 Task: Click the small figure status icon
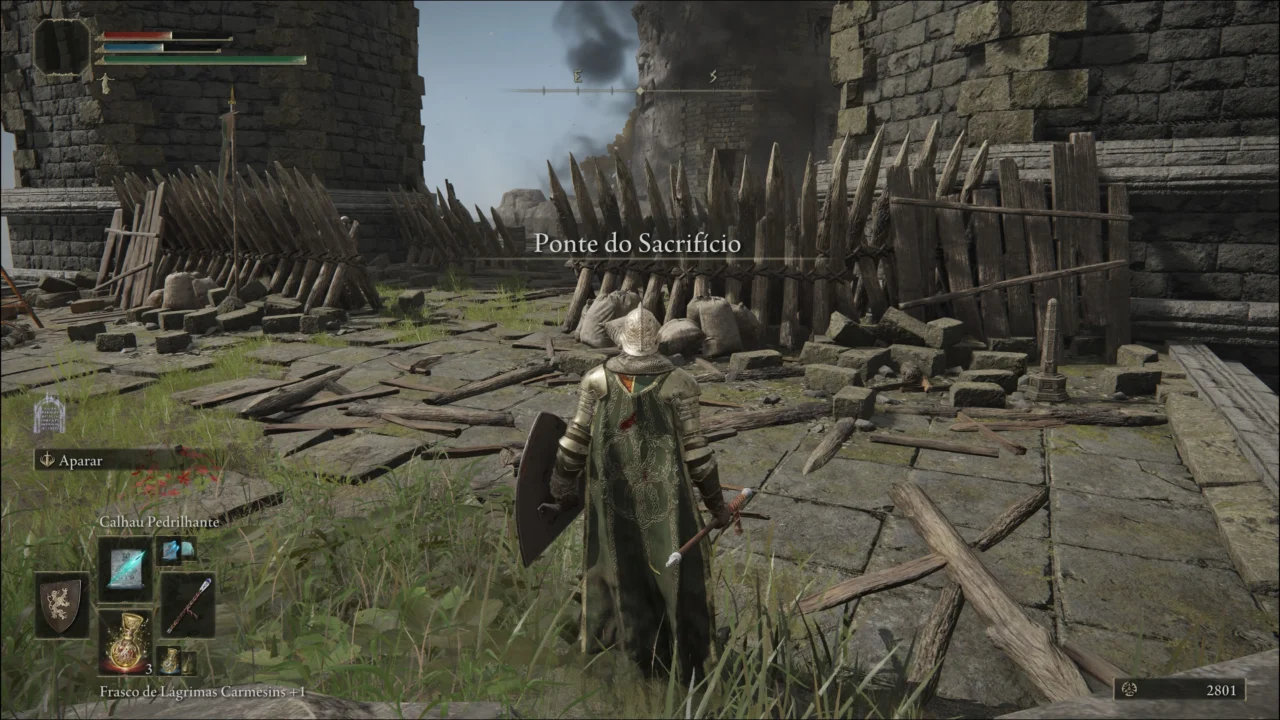click(x=105, y=85)
